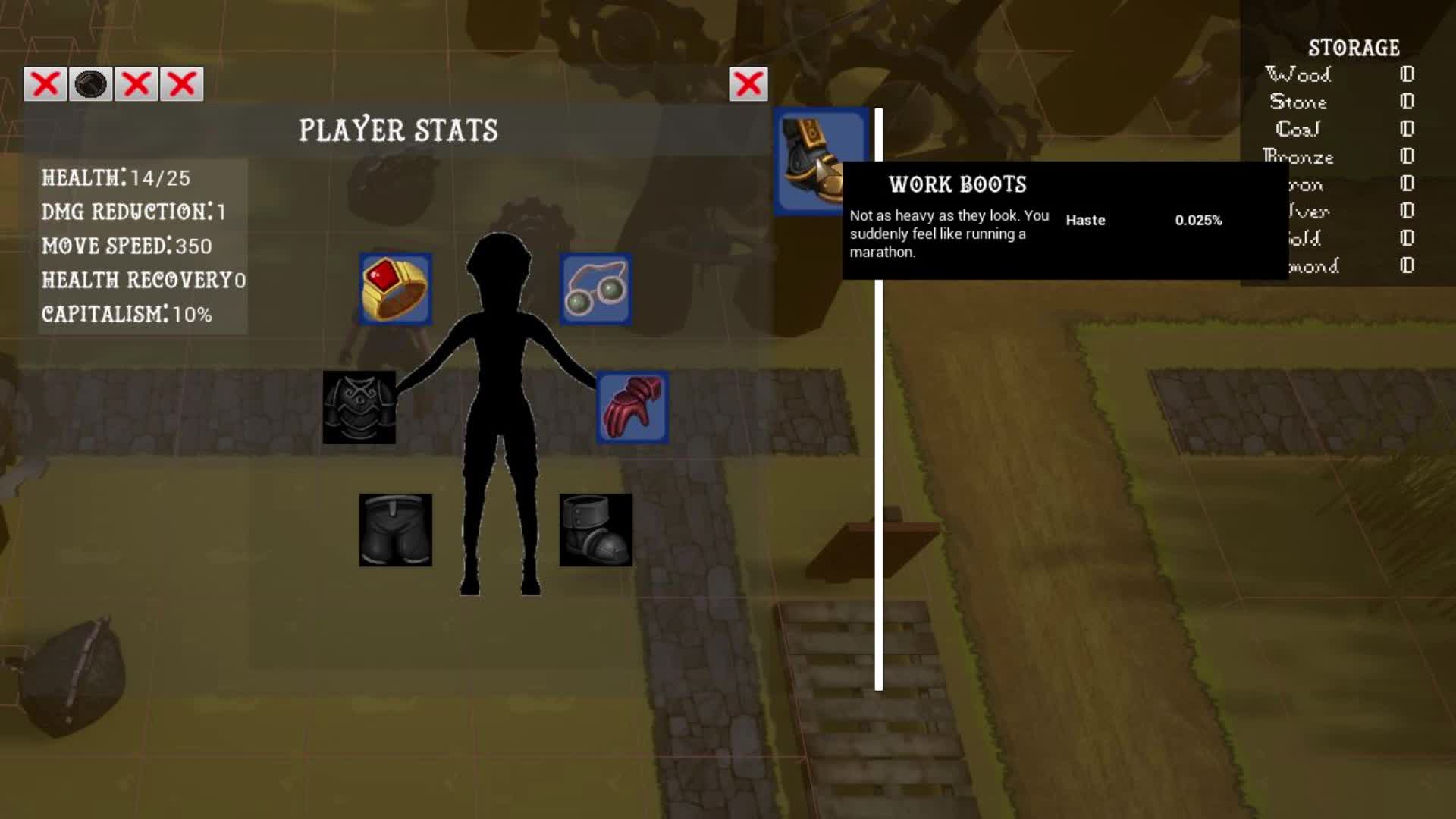
Task: Select the ruby ring equipment slot
Action: pos(395,288)
